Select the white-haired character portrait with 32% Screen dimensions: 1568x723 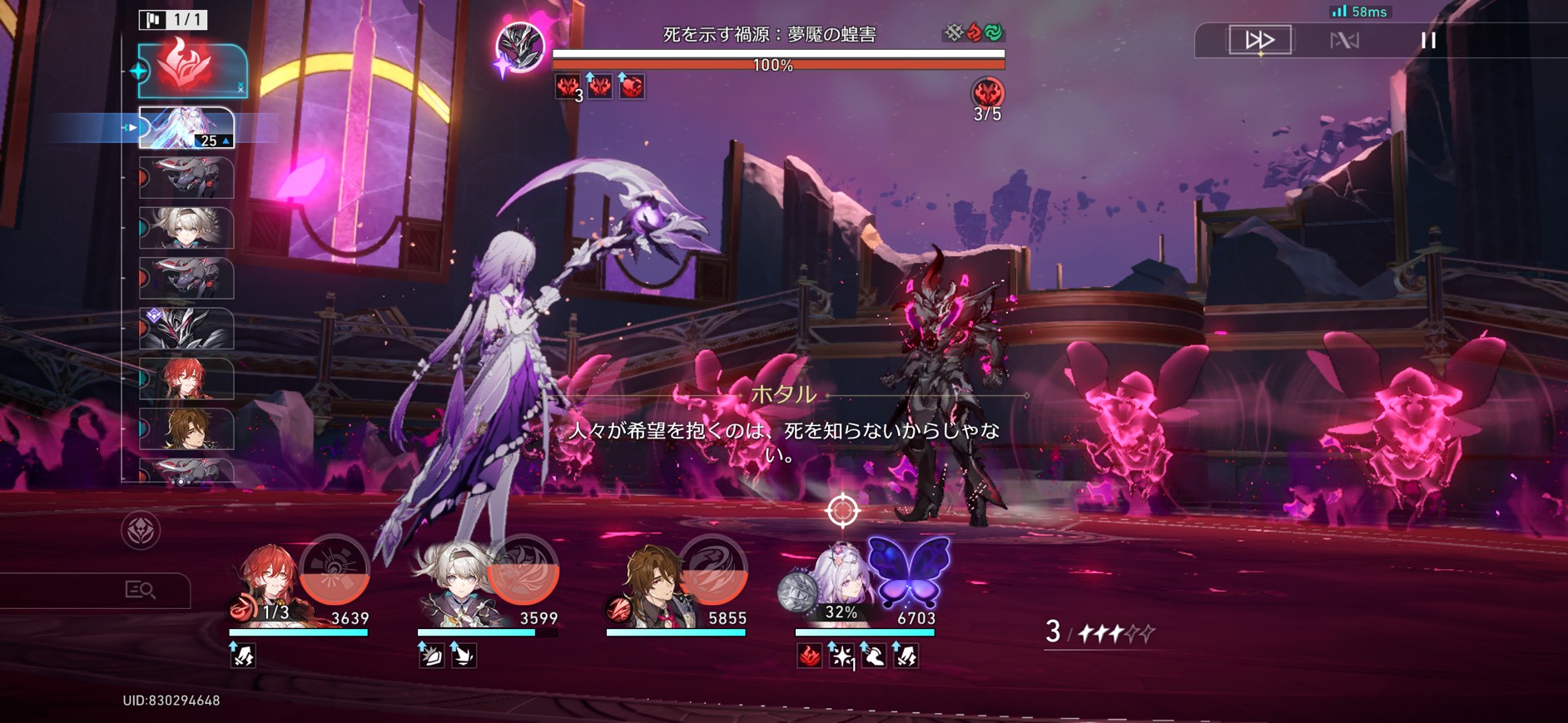coord(841,582)
